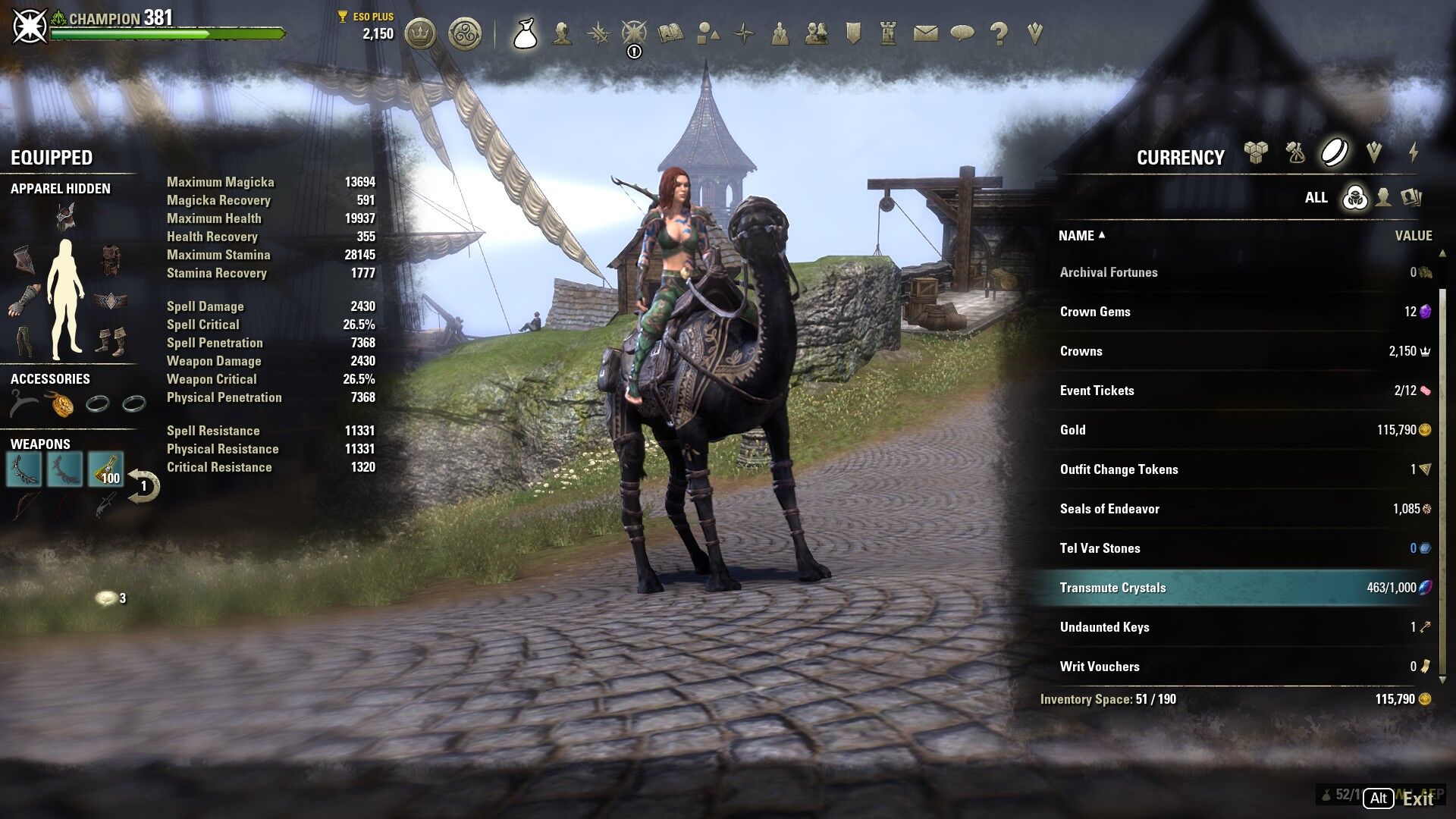Open the Guilds shield menu
The image size is (1456, 819).
[x=853, y=33]
